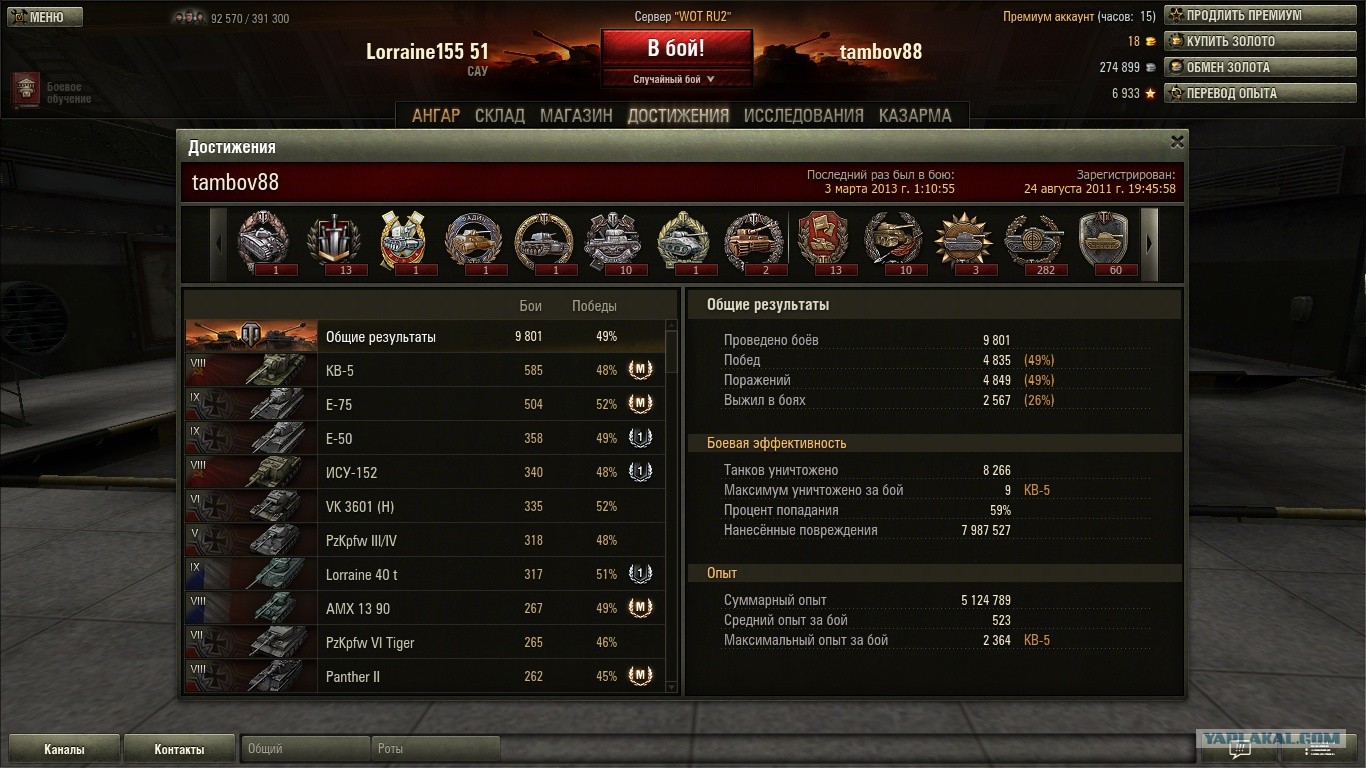This screenshot has height=768, width=1366.
Task: Open the Каналы chat channels button
Action: click(x=64, y=749)
